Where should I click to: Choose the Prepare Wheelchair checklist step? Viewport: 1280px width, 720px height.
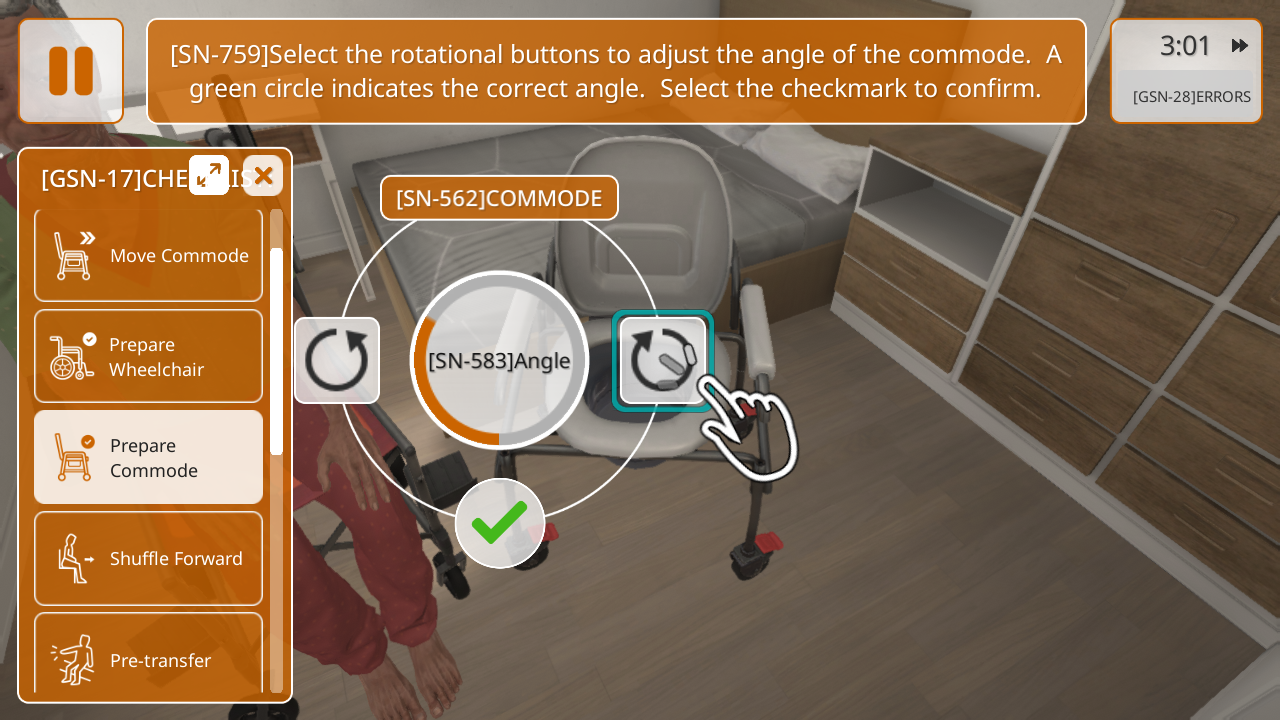pyautogui.click(x=148, y=357)
